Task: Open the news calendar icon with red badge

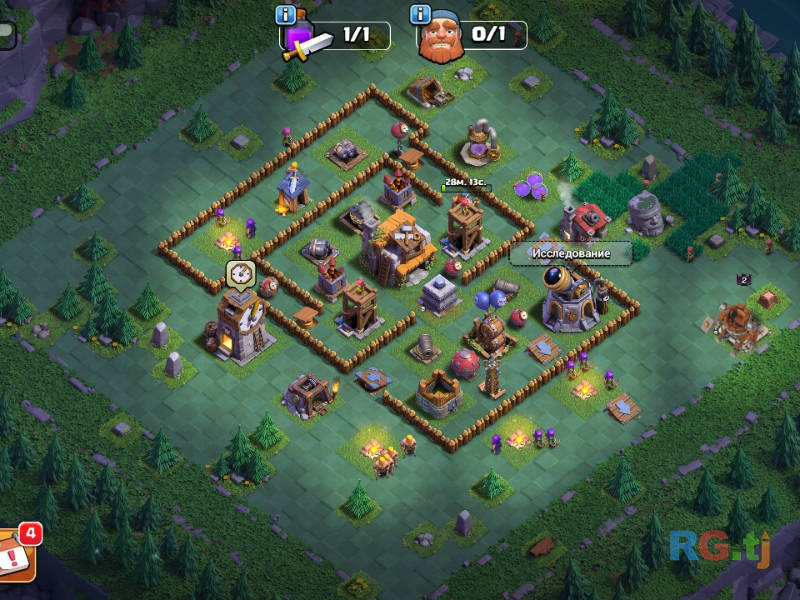Action: 17,552
